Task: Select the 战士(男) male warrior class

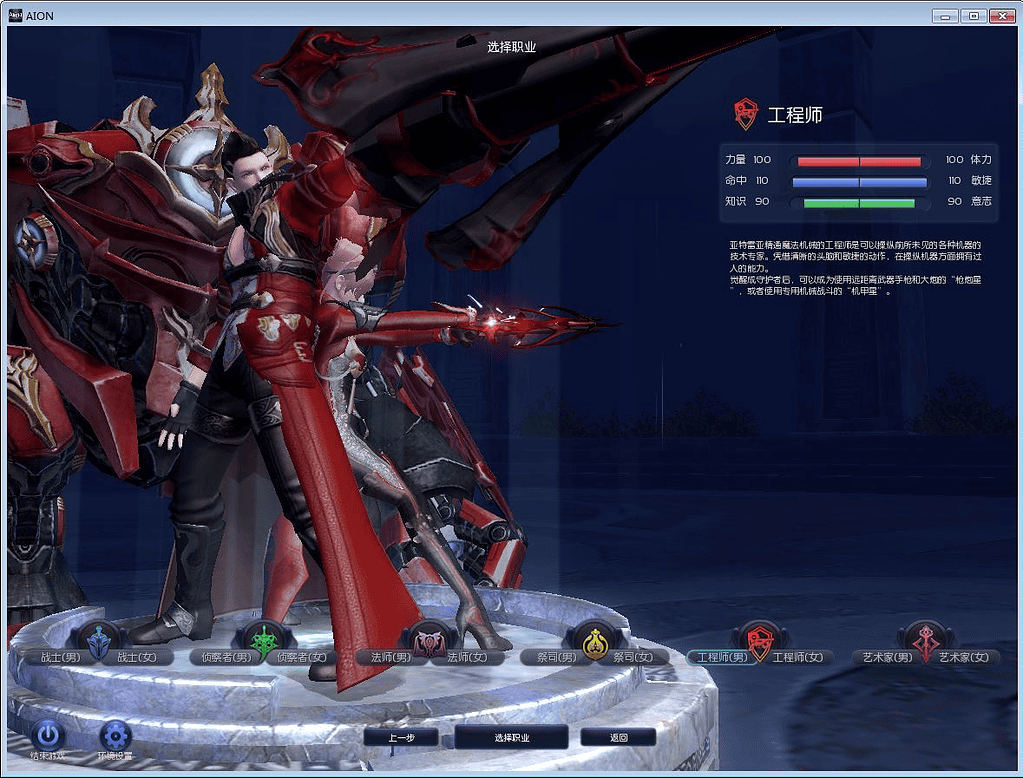Action: [x=58, y=658]
